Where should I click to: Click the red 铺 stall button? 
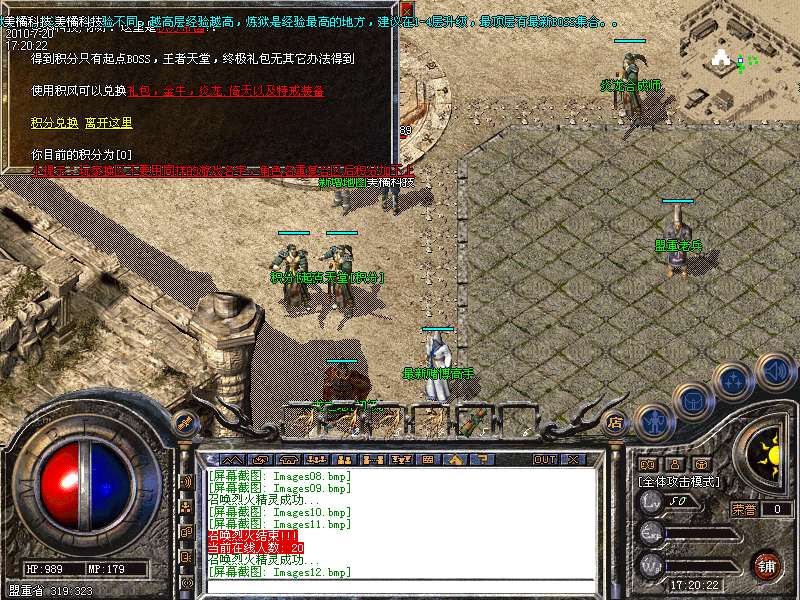(x=767, y=565)
